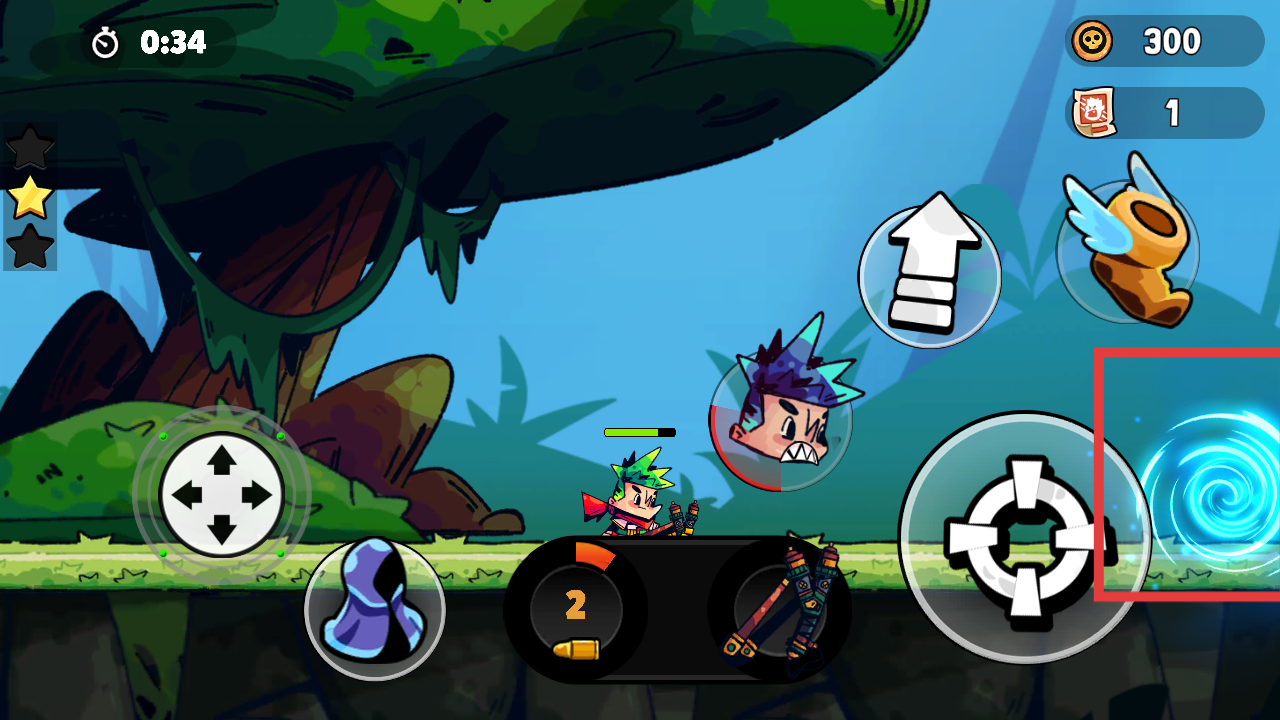Jump with the up-arrow button
1280x720 pixels.
tap(929, 276)
